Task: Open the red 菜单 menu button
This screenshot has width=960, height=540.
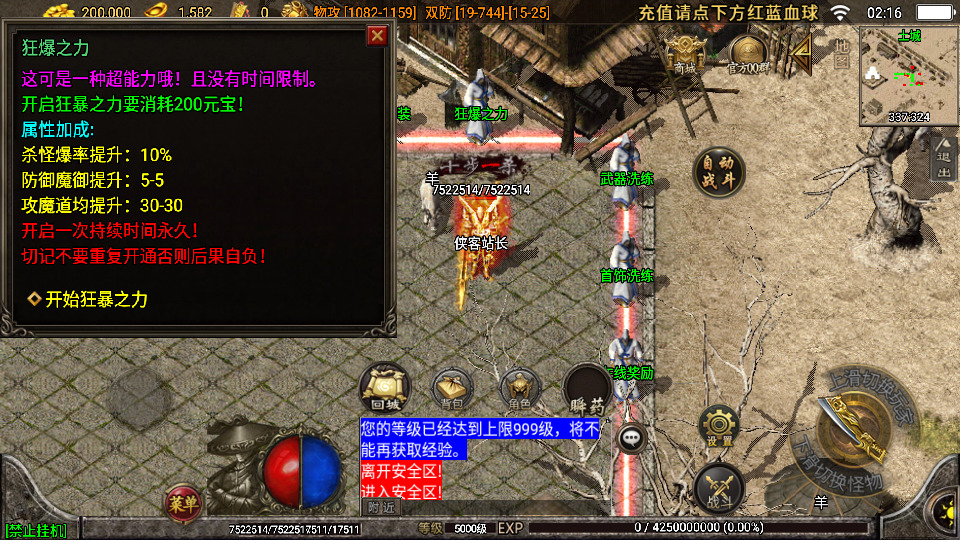Action: [x=182, y=500]
